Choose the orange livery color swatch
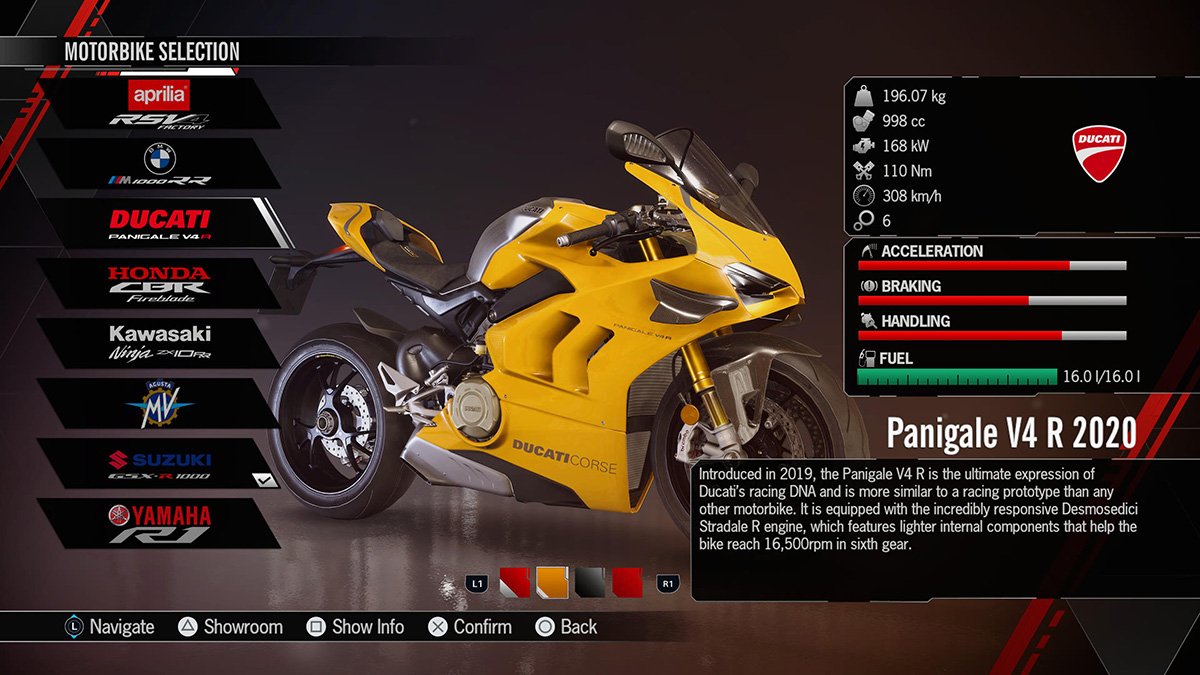 (551, 582)
